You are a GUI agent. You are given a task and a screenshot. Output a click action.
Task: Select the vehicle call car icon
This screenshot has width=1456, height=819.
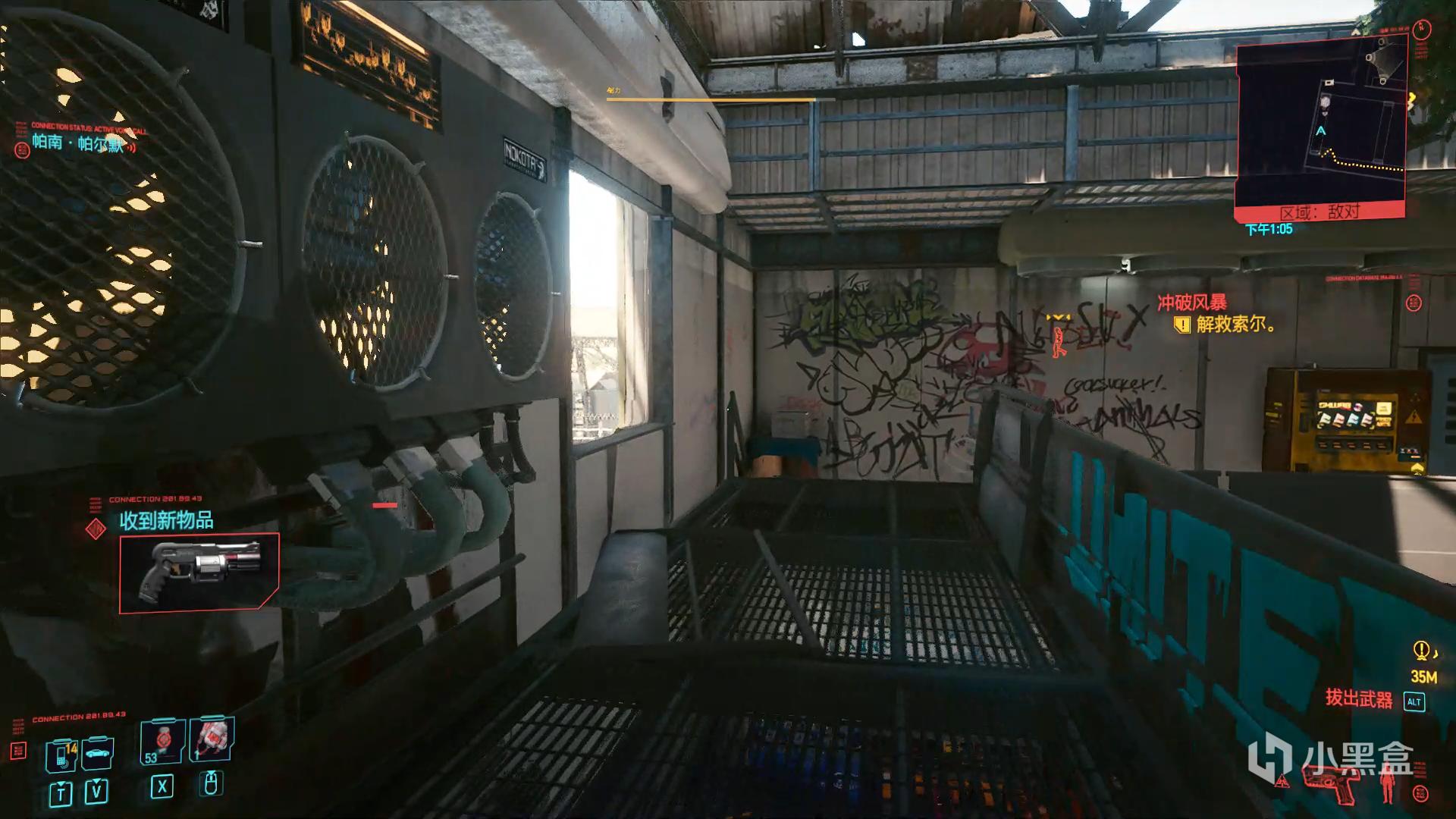pos(98,753)
